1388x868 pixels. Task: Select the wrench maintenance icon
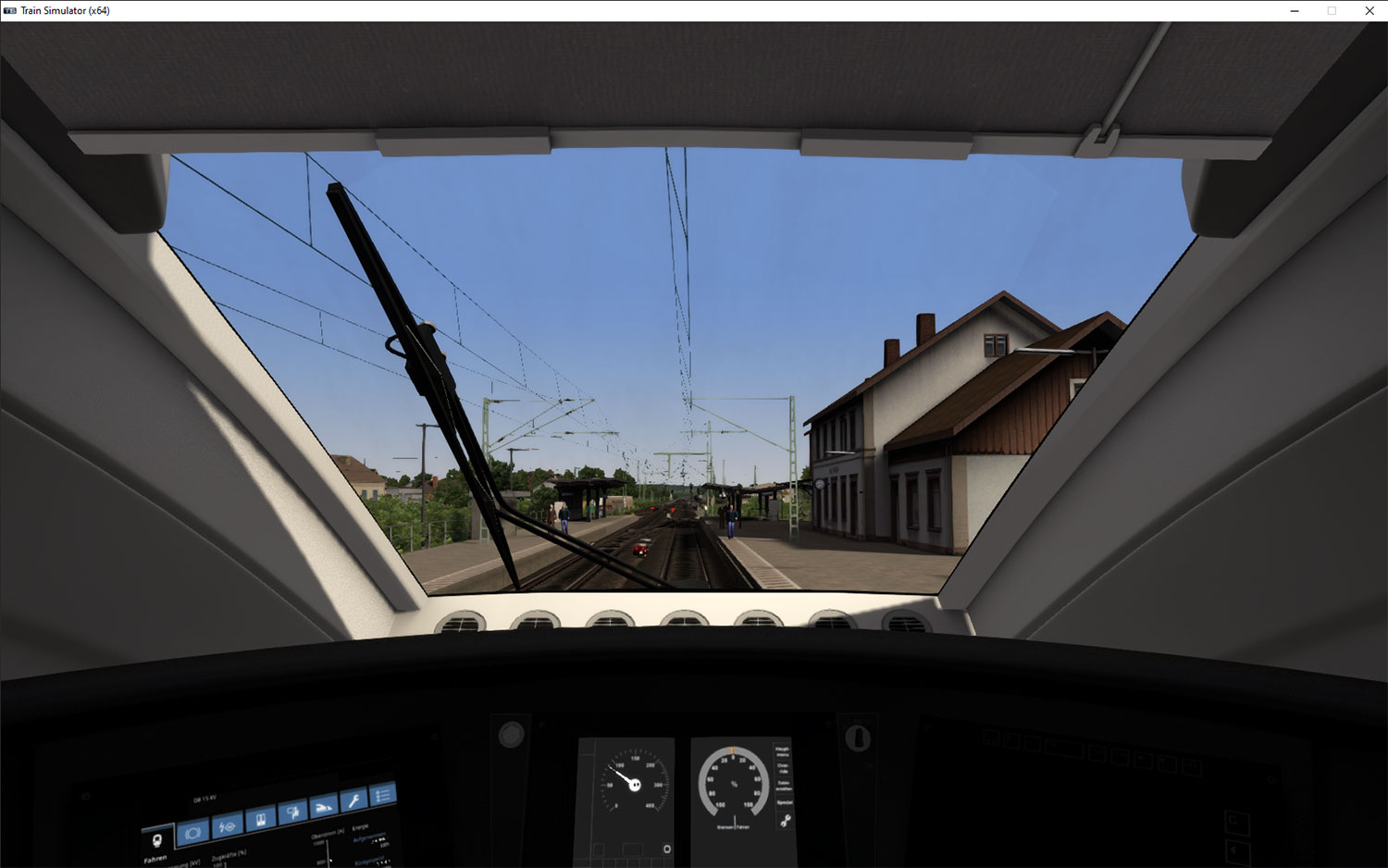click(x=355, y=800)
